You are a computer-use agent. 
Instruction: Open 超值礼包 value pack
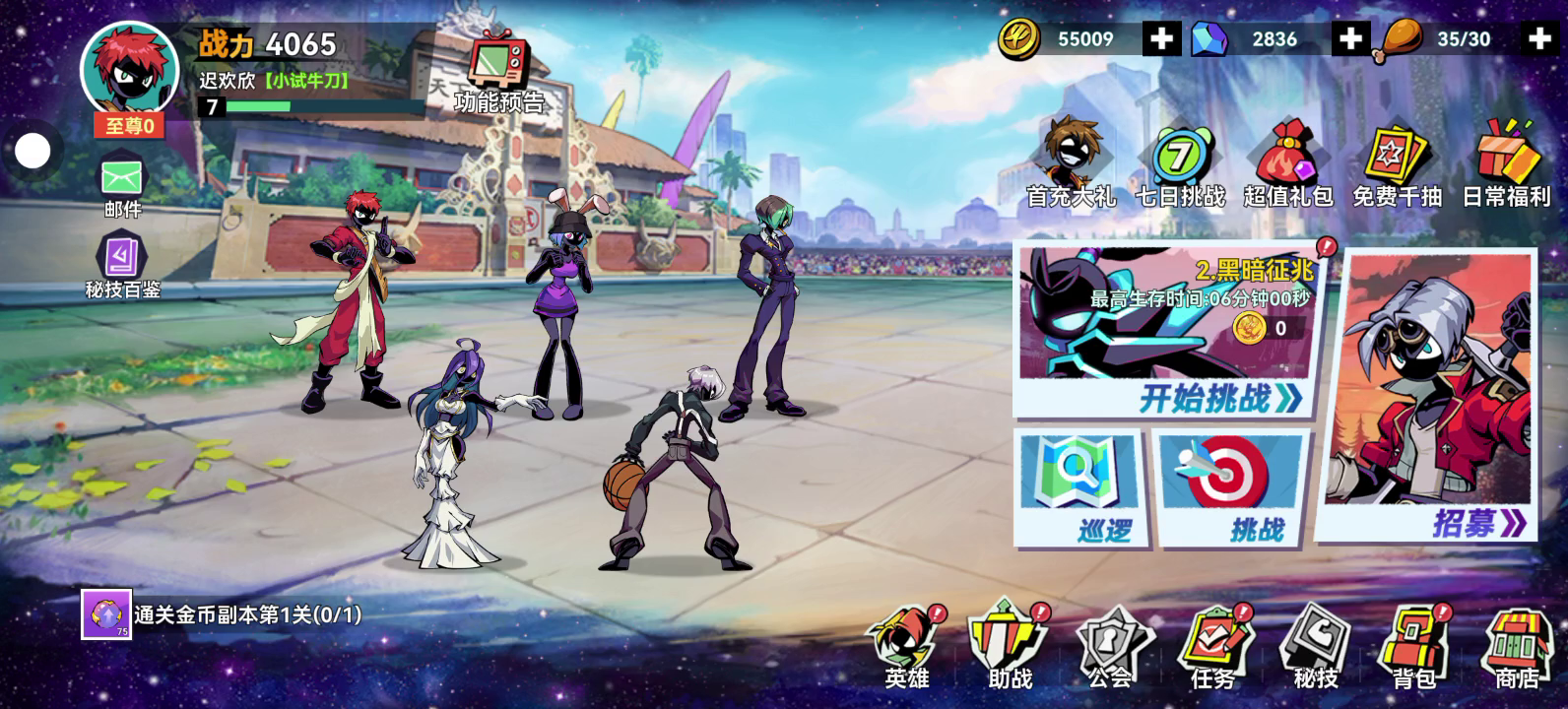click(x=1288, y=164)
